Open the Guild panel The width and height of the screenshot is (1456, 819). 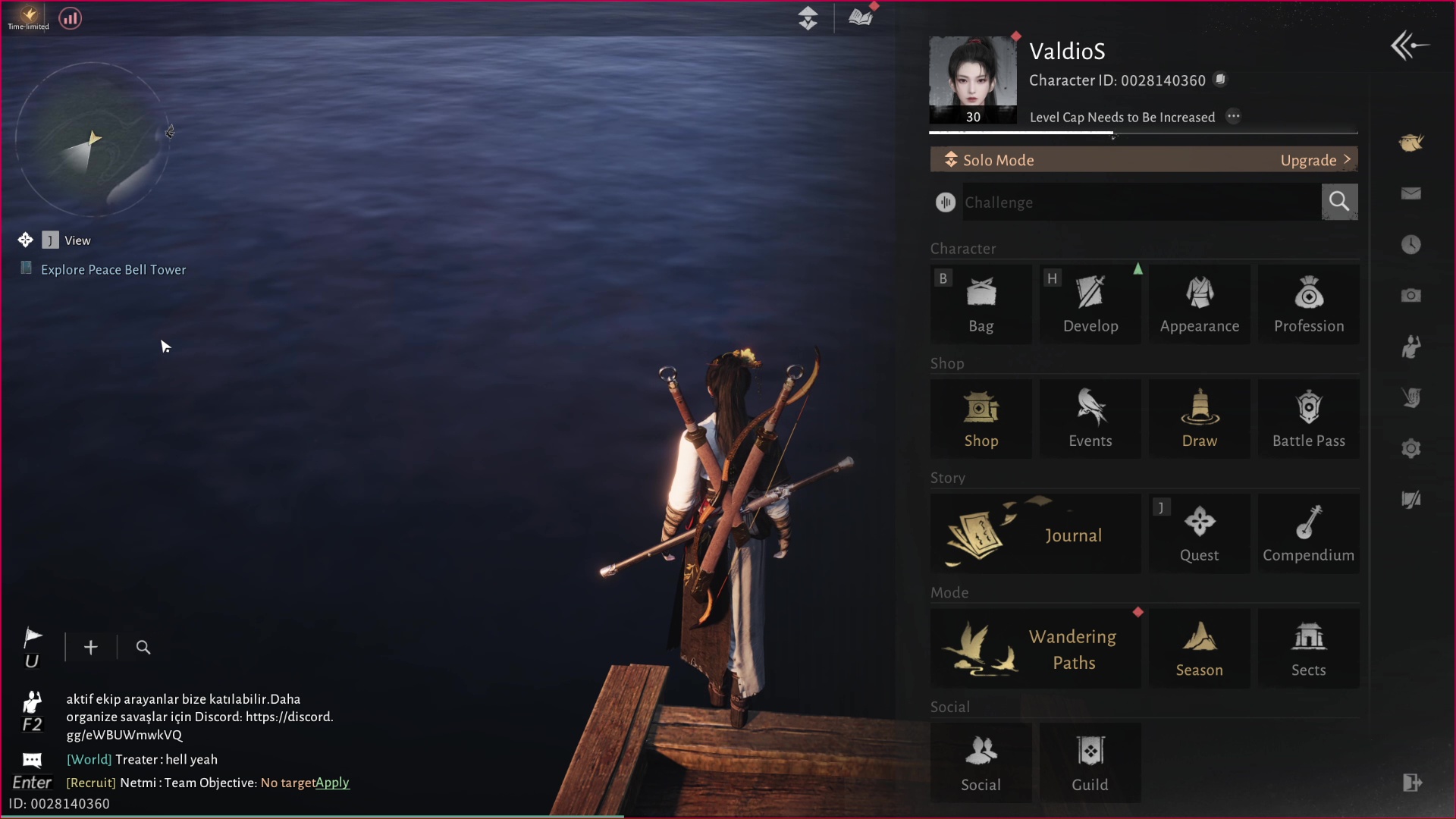point(1090,763)
